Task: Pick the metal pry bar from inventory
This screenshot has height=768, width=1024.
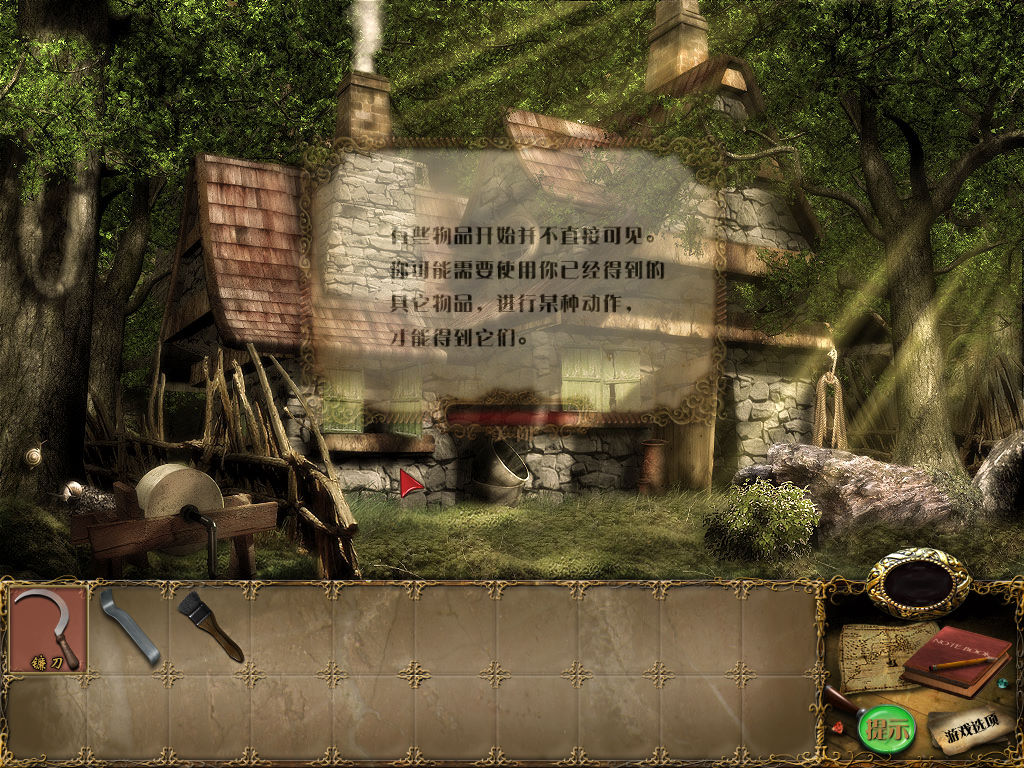Action: [129, 627]
